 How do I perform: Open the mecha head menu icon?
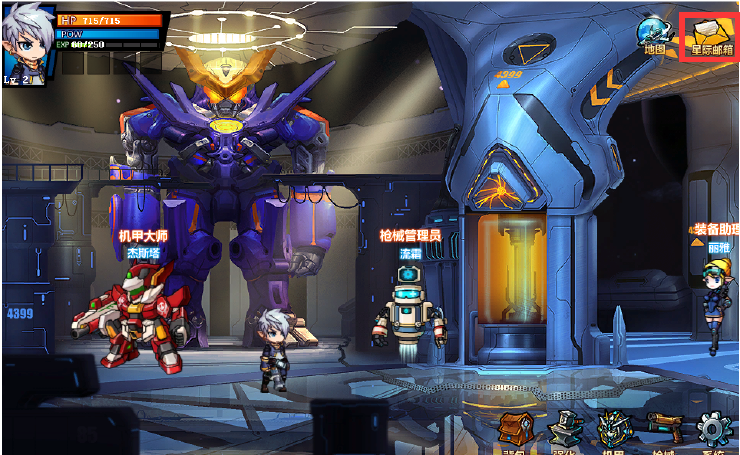pyautogui.click(x=615, y=430)
